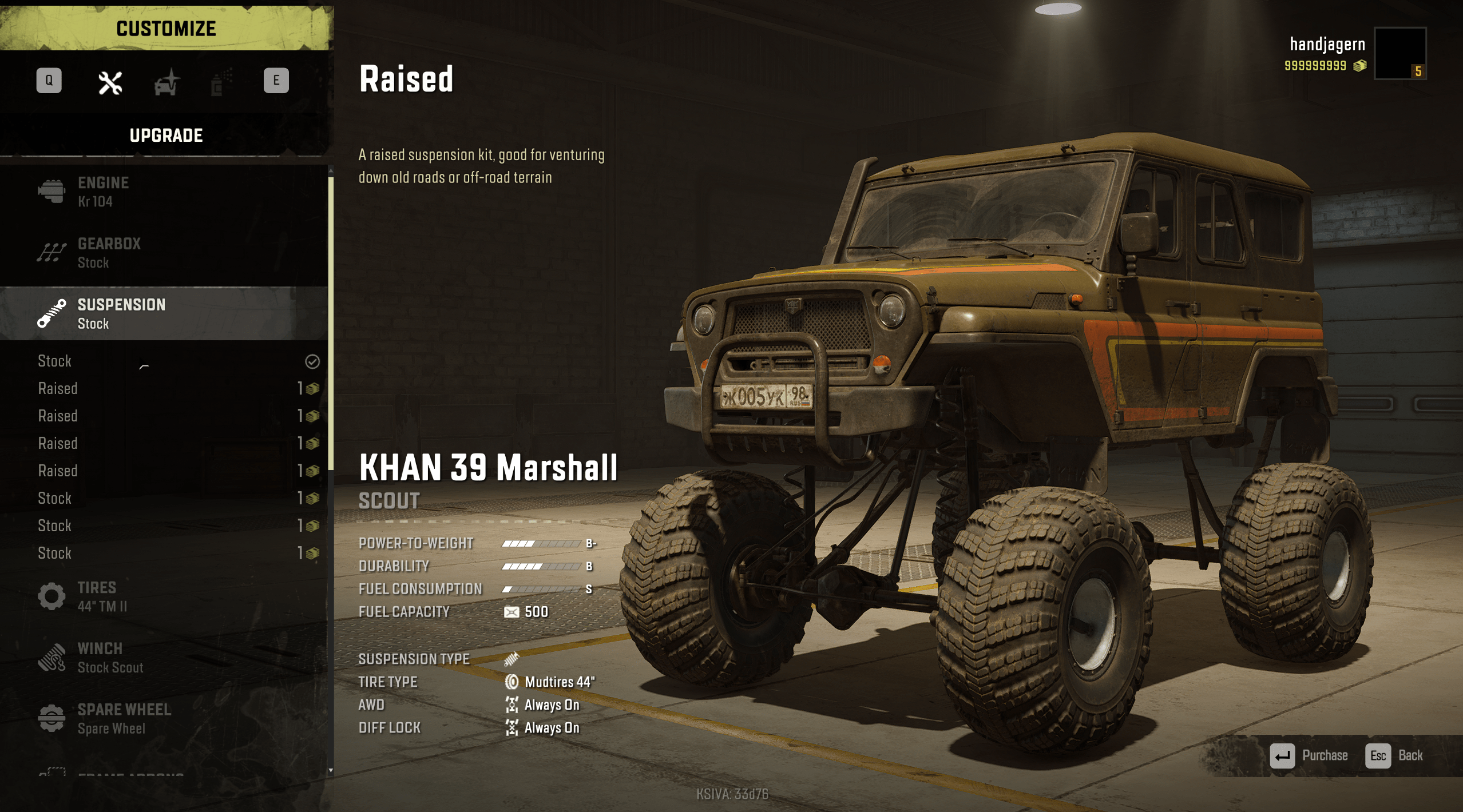
Task: Go back from the customize screen
Action: click(x=1394, y=756)
